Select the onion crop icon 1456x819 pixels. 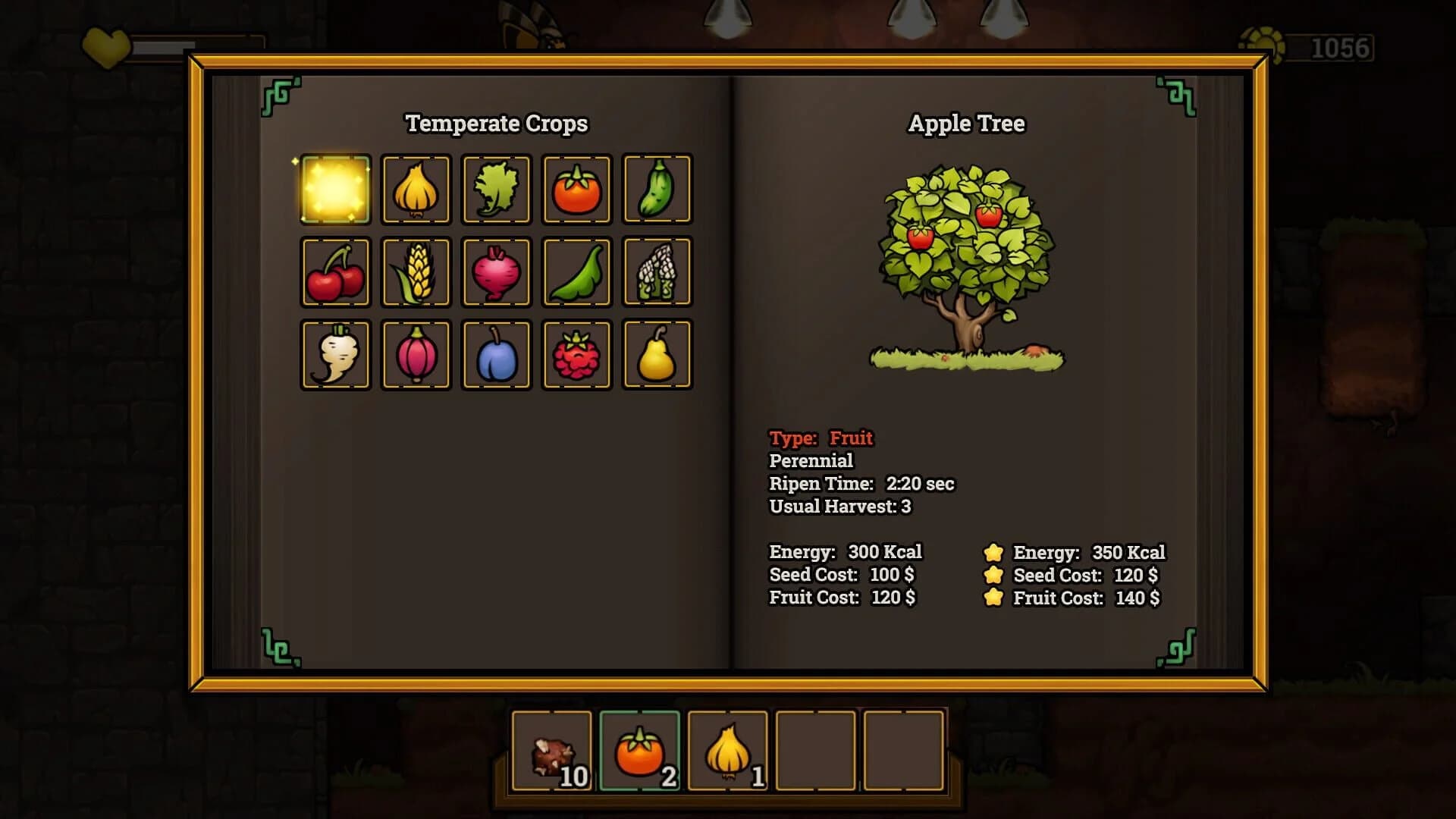point(416,190)
